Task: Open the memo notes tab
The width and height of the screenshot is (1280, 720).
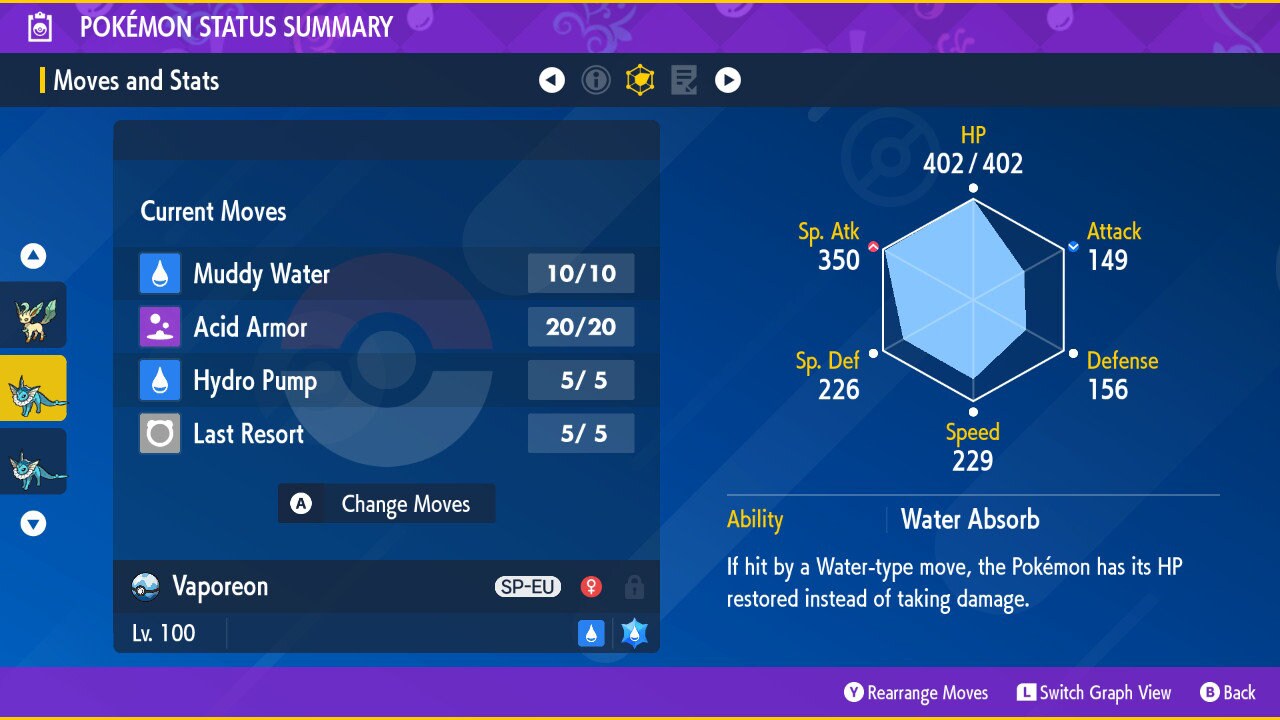Action: (684, 80)
